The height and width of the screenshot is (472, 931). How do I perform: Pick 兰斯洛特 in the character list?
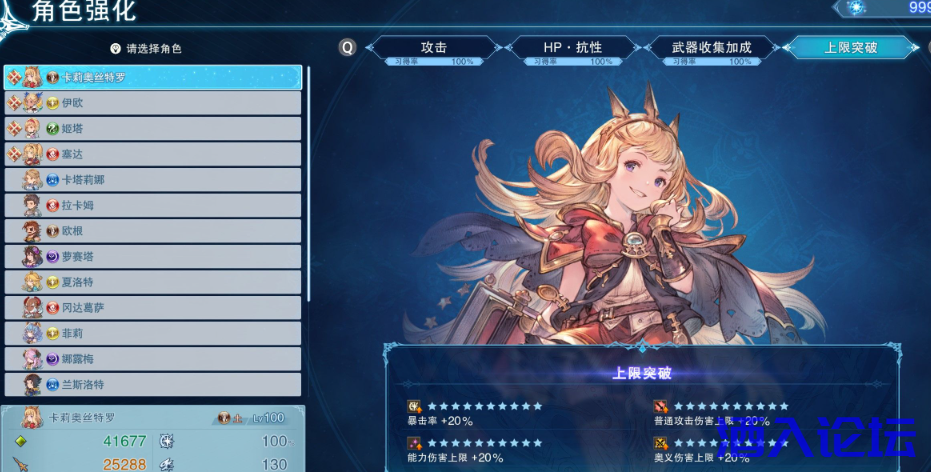pos(153,384)
